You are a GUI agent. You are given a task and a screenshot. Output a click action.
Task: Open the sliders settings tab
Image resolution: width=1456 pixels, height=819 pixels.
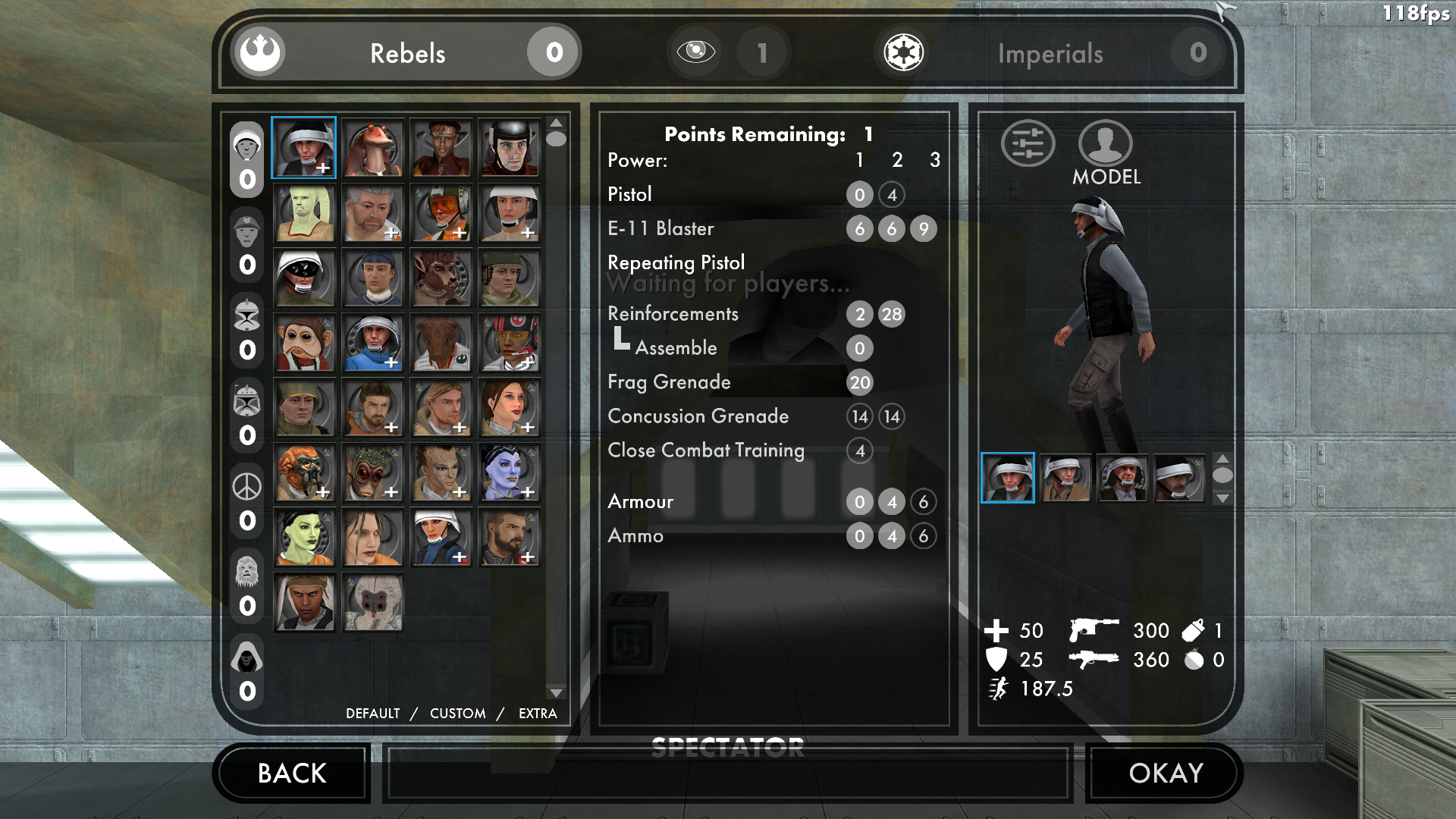pyautogui.click(x=1028, y=143)
